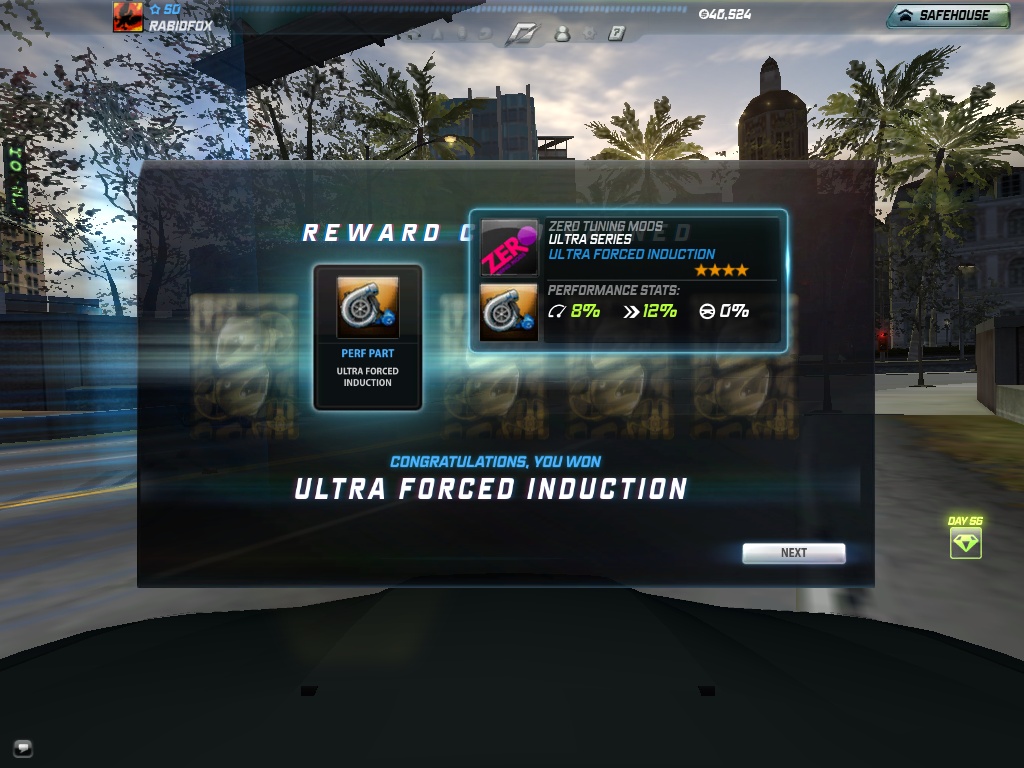This screenshot has width=1024, height=768.
Task: Open the friends silhouette icon
Action: [562, 33]
